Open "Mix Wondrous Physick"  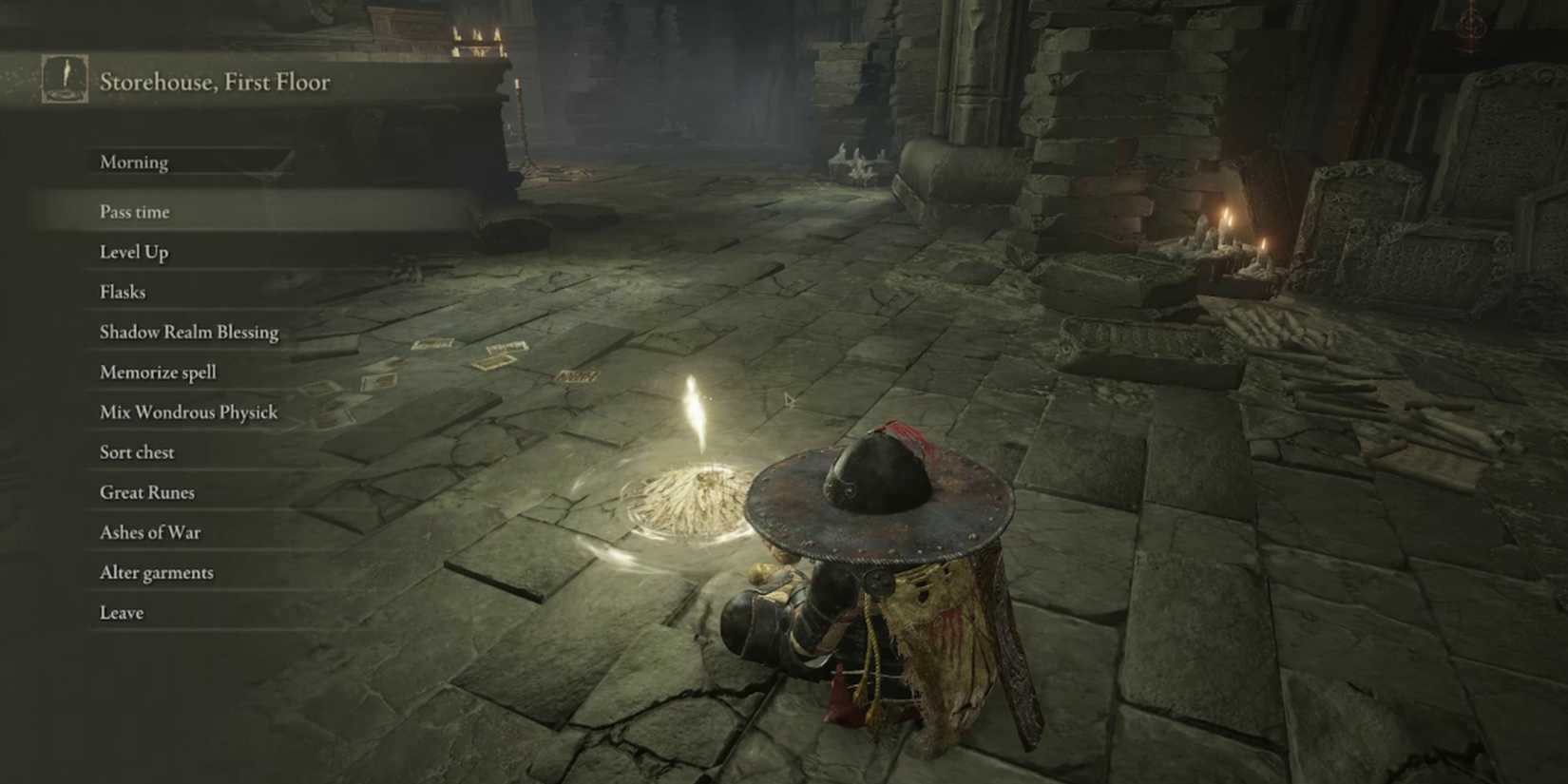tap(187, 411)
